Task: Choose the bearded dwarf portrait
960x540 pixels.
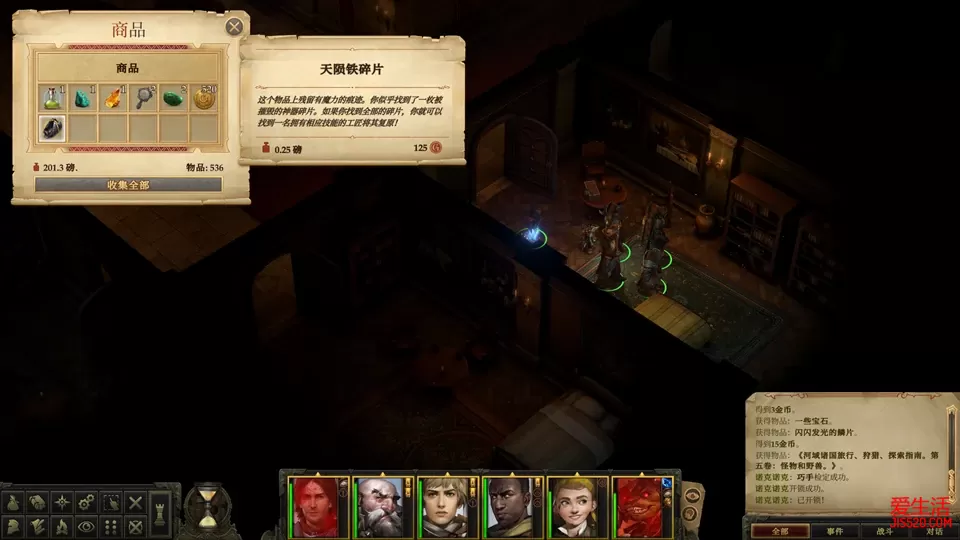Action: [377, 505]
